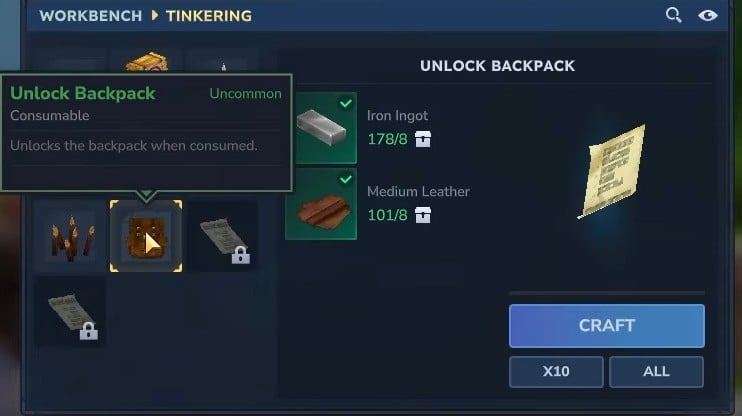742x416 pixels.
Task: Select the Medium Leather ingredient icon
Action: click(321, 204)
